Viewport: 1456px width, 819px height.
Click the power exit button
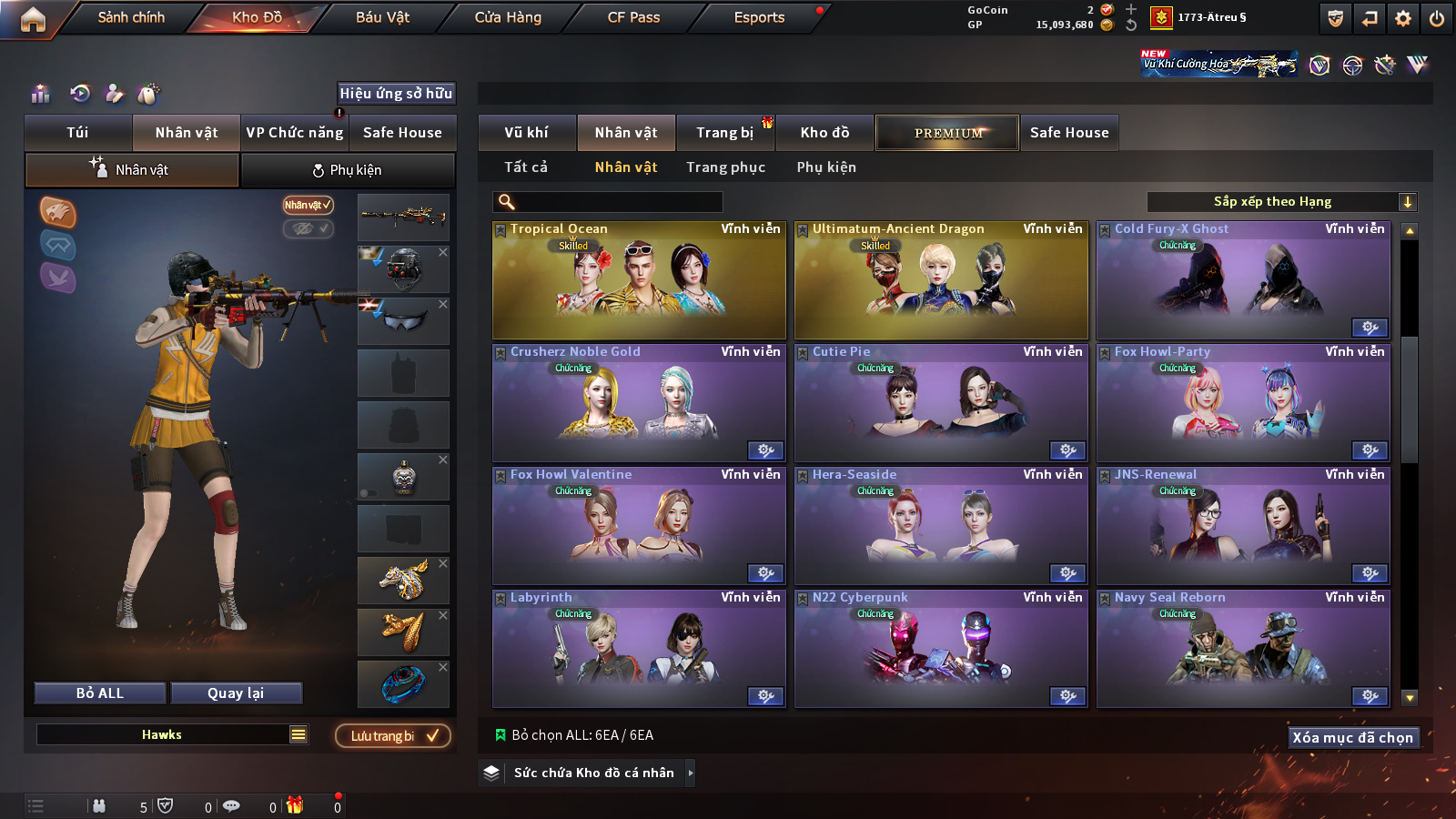[1437, 18]
